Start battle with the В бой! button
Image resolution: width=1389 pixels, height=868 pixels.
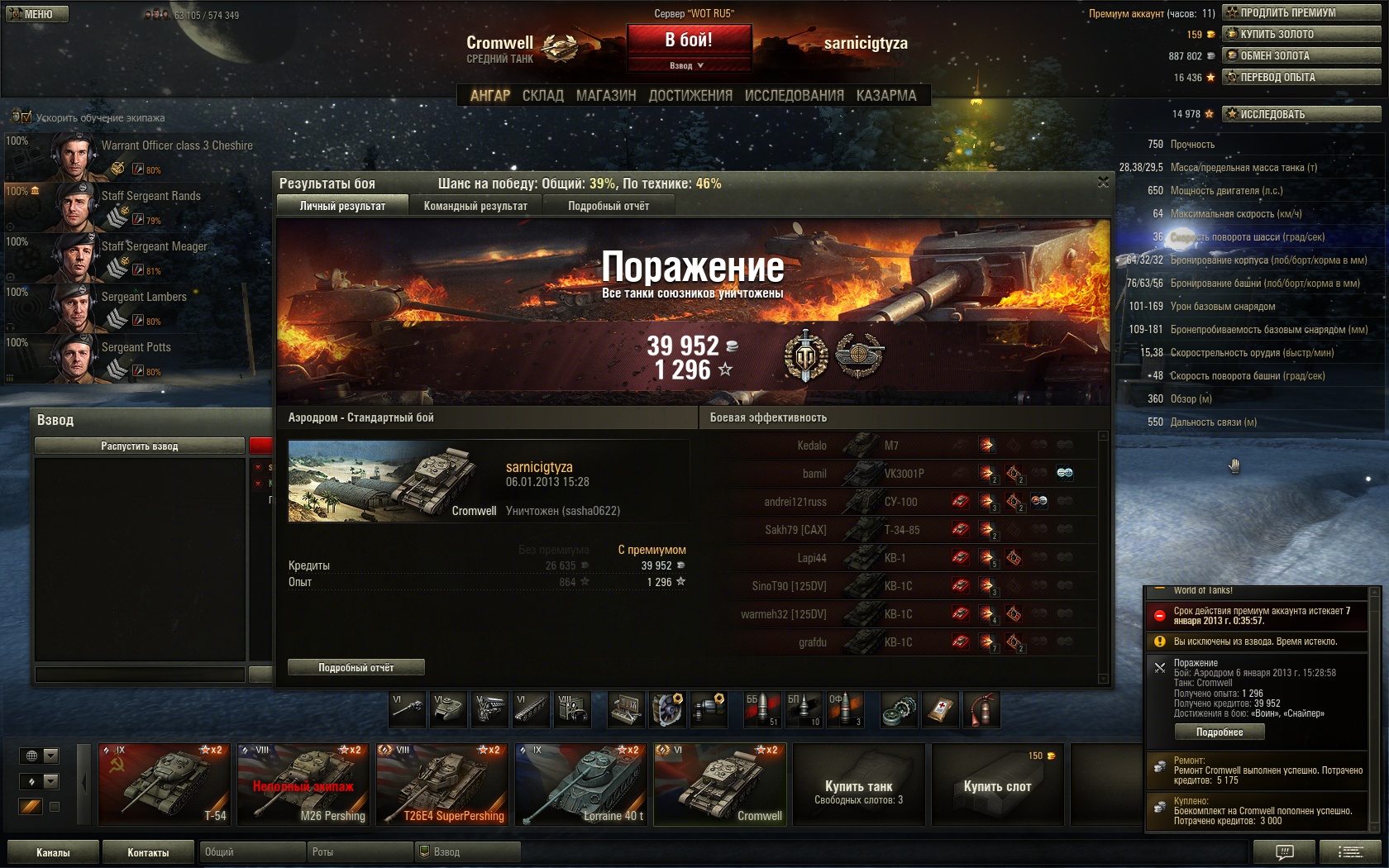coord(689,40)
